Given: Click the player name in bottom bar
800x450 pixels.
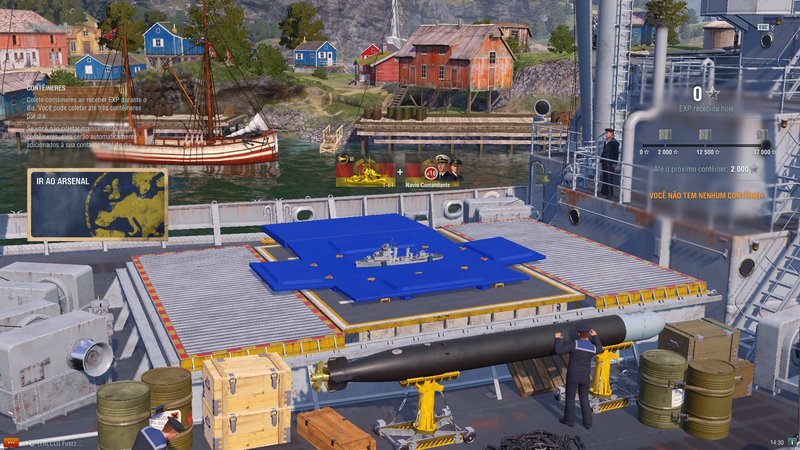Looking at the screenshot, I should tap(58, 442).
